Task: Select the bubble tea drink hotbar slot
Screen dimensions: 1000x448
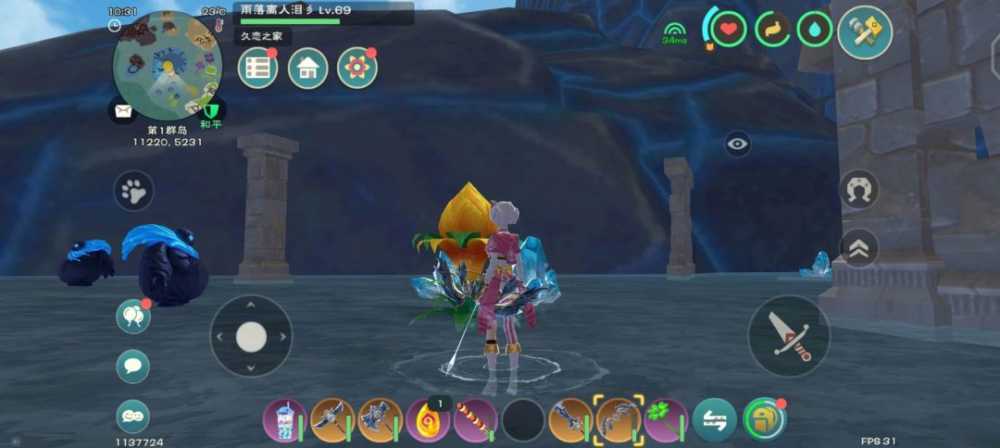Action: point(283,419)
